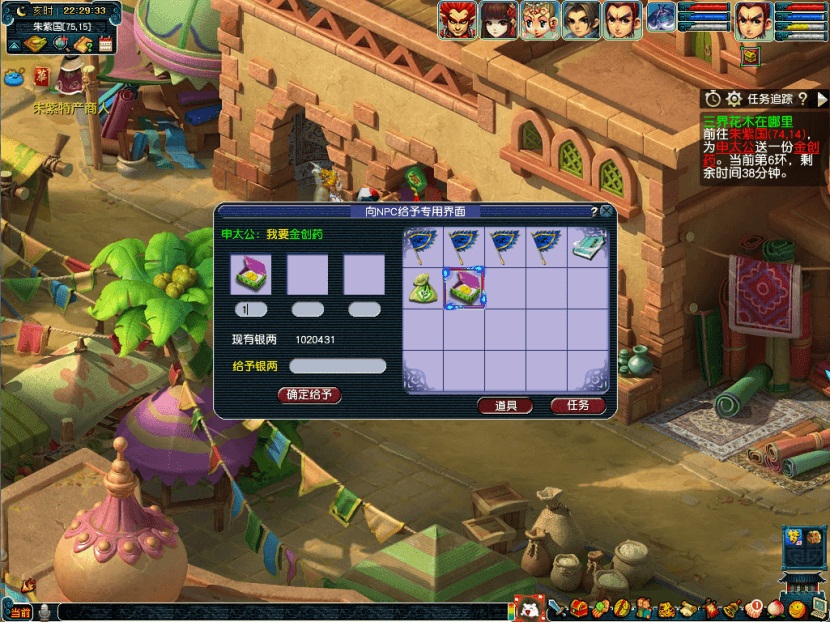This screenshot has width=831, height=623.
Task: Select the red-haired party member portrait
Action: pos(457,20)
